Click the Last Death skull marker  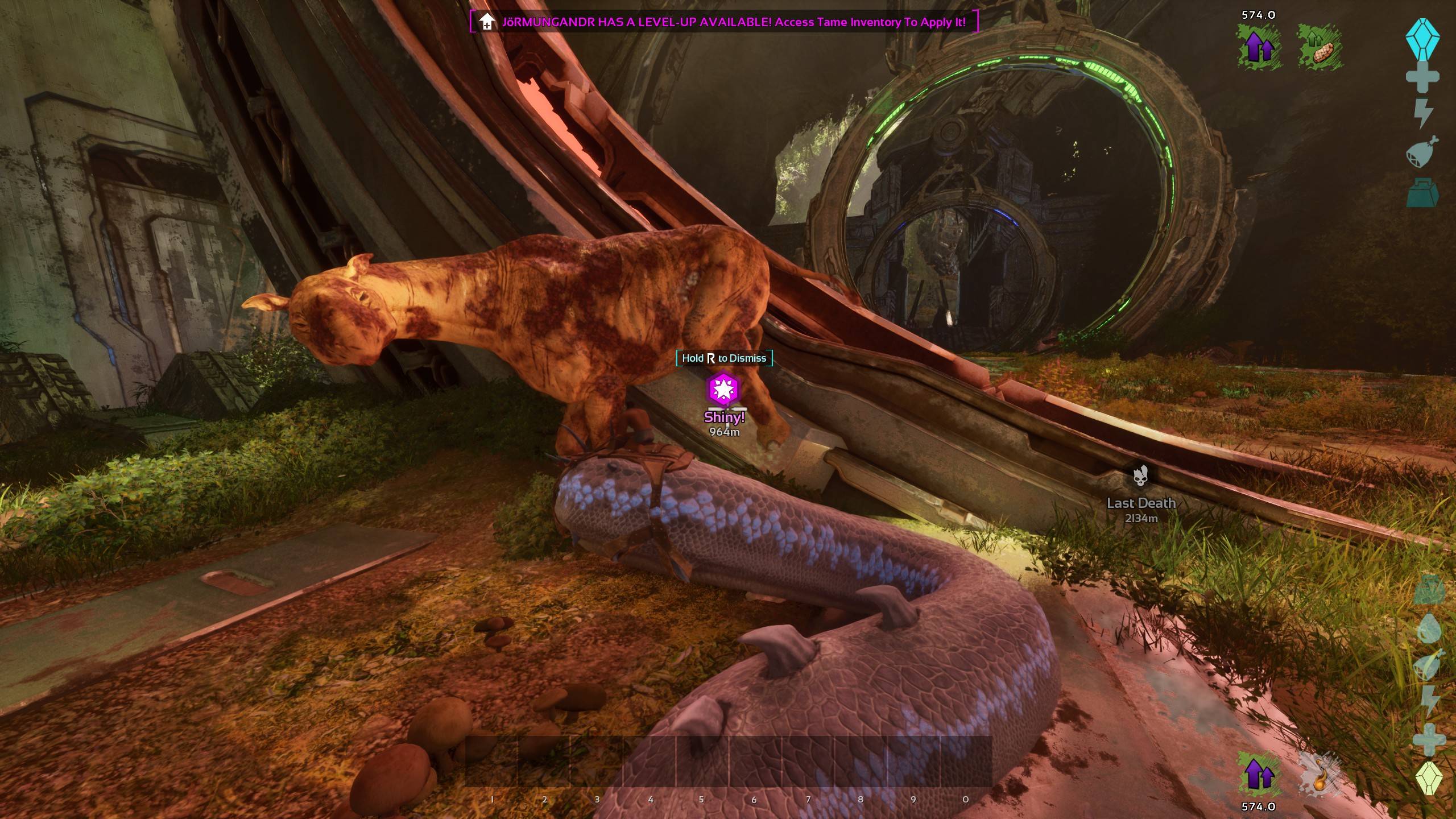(x=1140, y=477)
